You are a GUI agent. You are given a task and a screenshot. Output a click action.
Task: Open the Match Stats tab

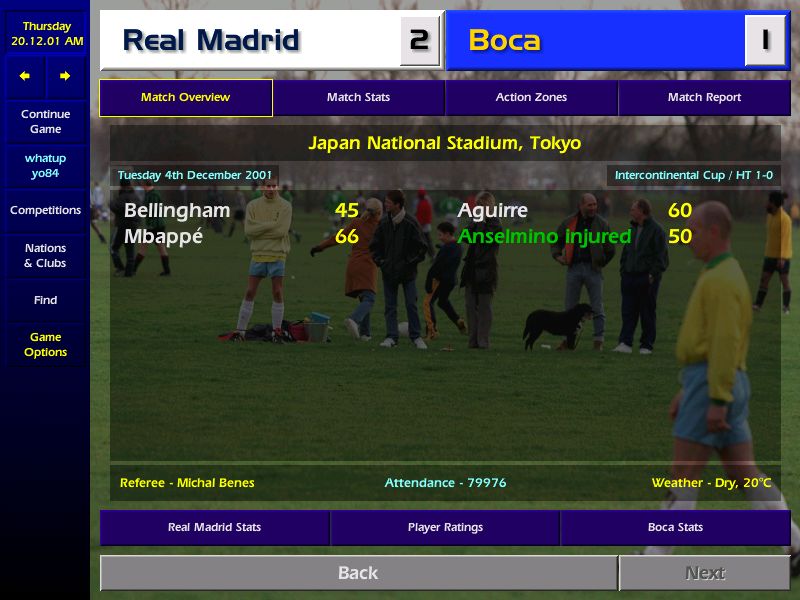(x=358, y=98)
